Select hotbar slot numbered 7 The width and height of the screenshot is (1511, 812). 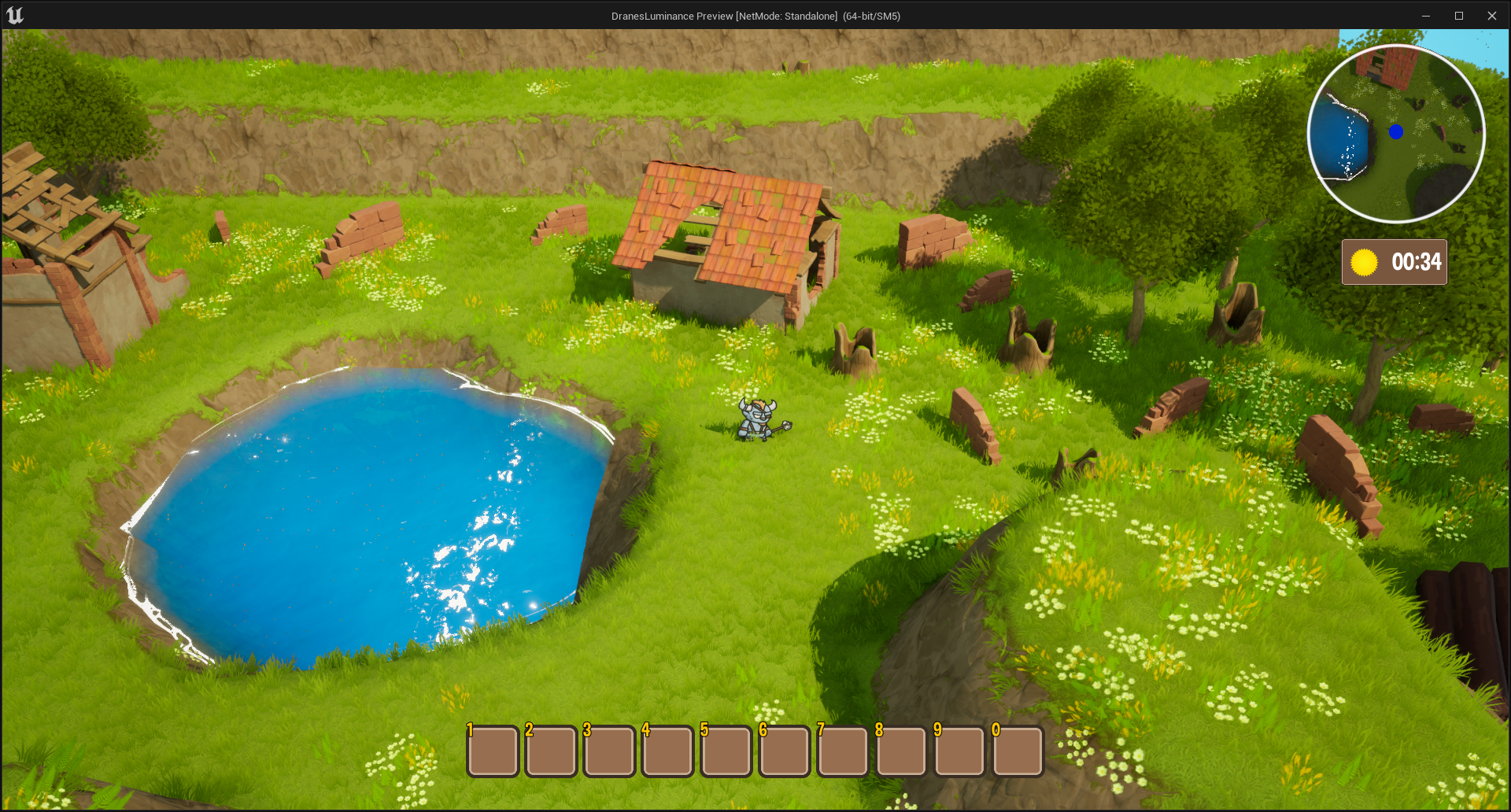pos(843,751)
